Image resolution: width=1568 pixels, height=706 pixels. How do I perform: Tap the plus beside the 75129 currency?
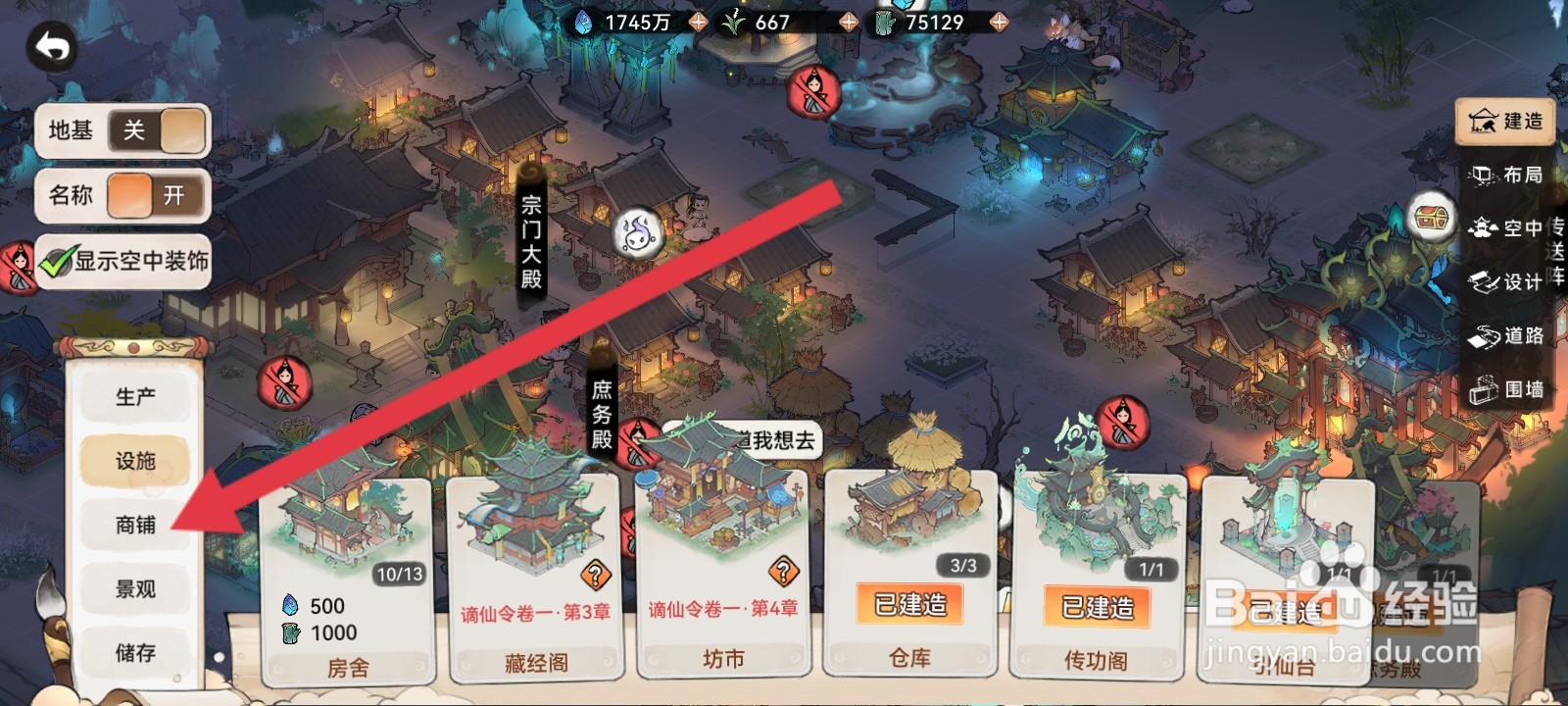click(998, 20)
